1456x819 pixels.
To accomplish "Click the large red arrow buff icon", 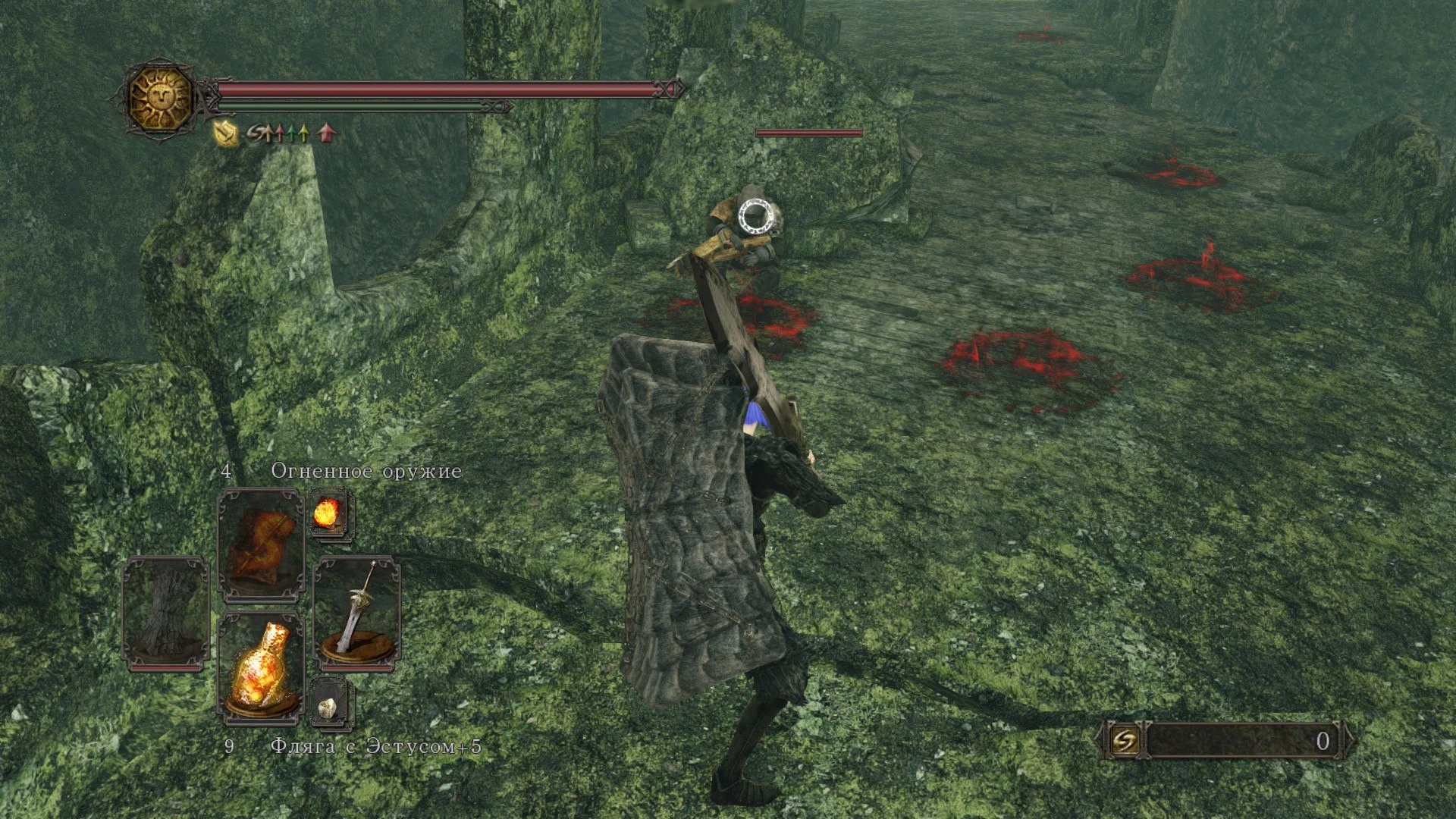I will click(x=327, y=133).
